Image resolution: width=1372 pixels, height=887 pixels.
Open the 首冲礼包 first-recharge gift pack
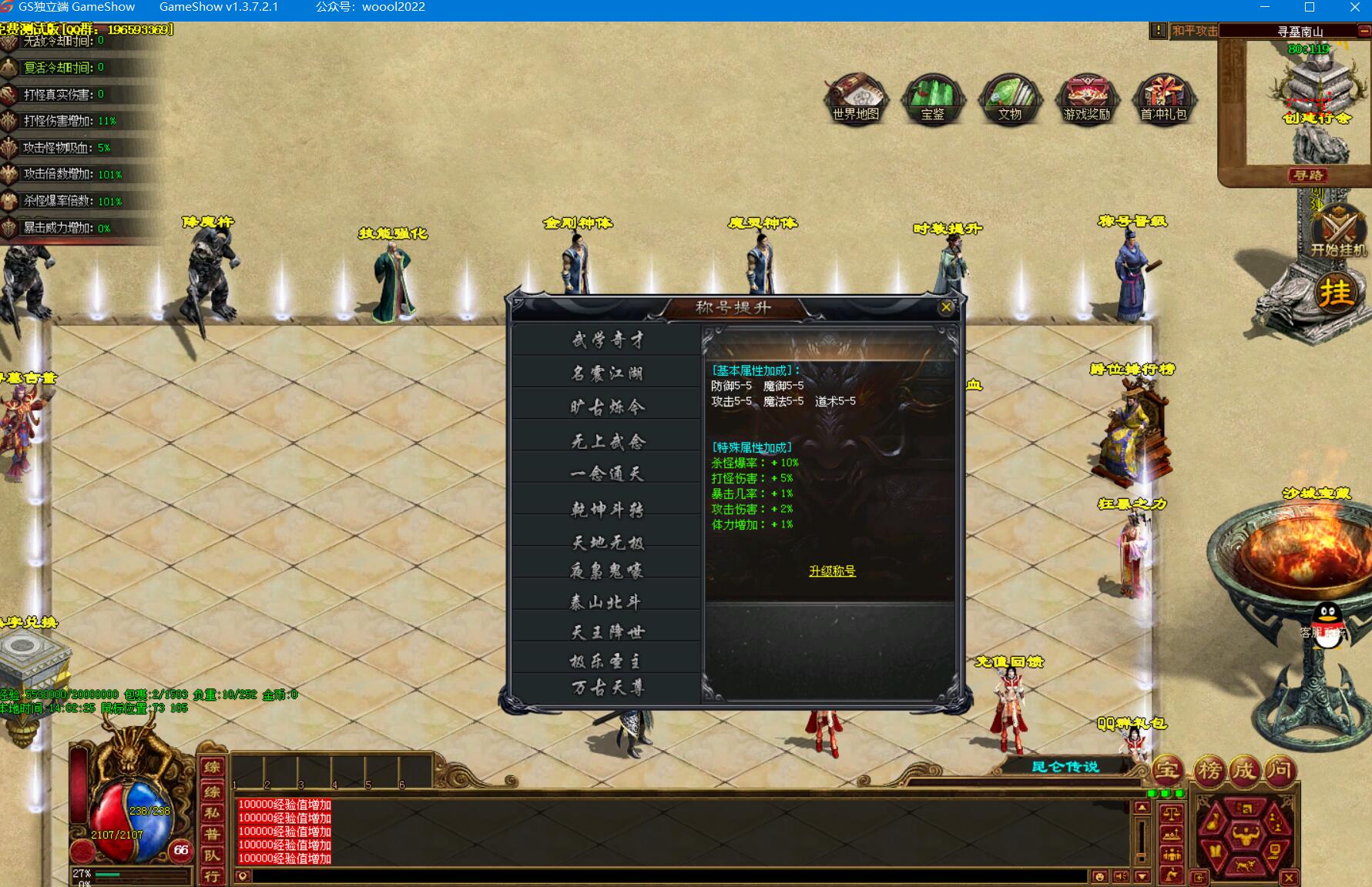pos(1164,99)
